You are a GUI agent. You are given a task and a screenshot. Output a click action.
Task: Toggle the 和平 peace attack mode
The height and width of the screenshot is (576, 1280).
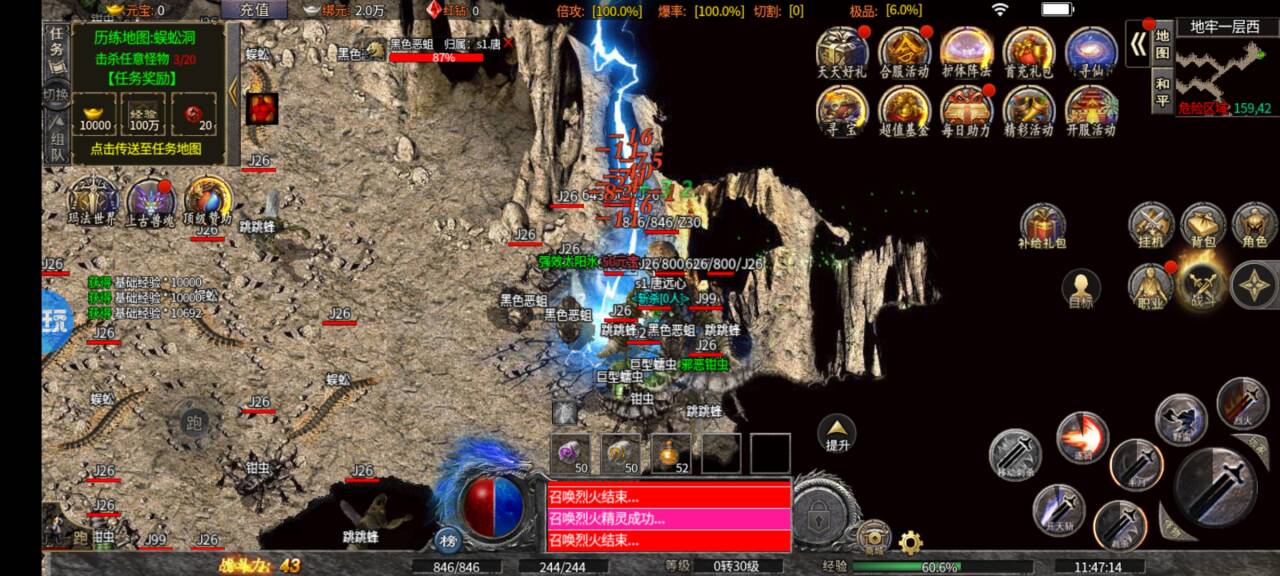coord(1162,90)
